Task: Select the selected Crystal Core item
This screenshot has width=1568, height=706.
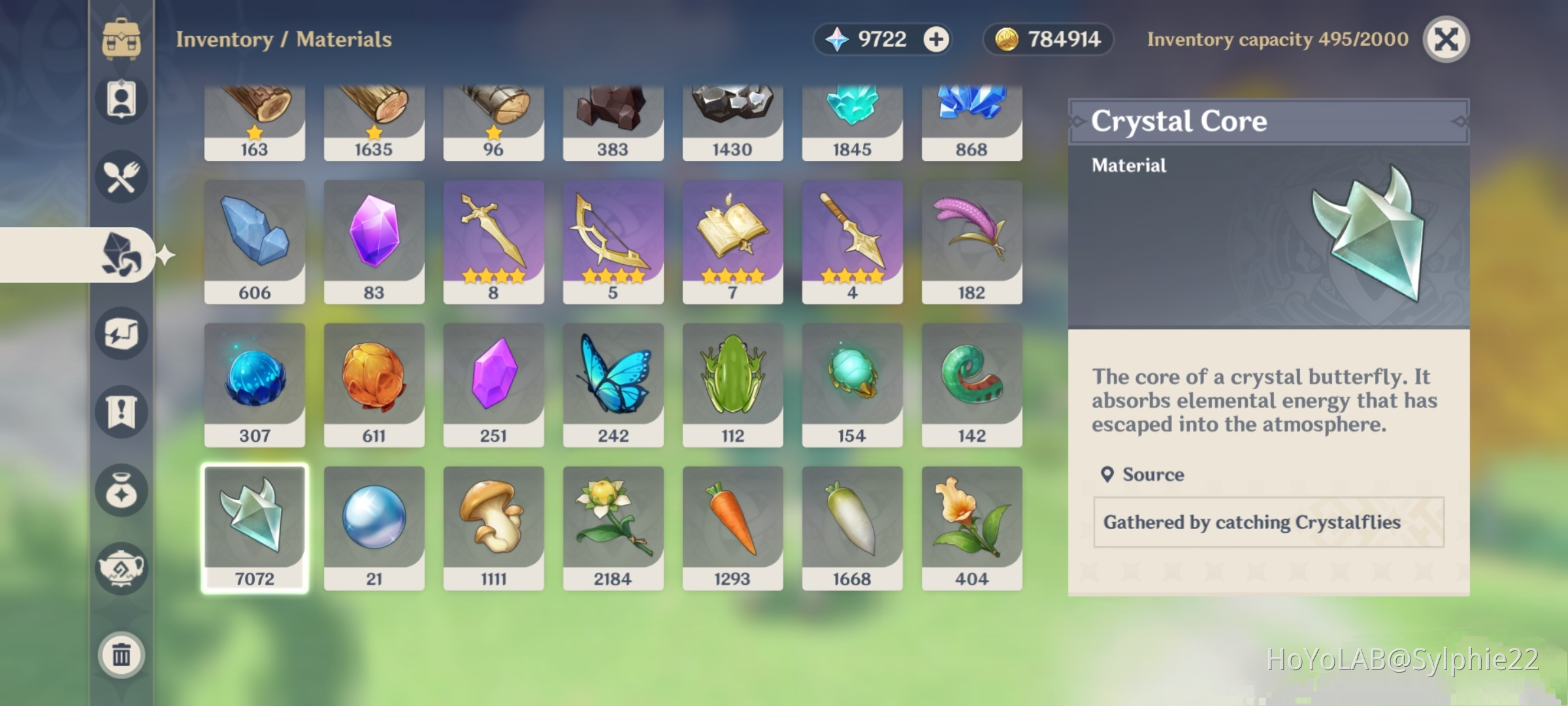Action: pyautogui.click(x=254, y=523)
